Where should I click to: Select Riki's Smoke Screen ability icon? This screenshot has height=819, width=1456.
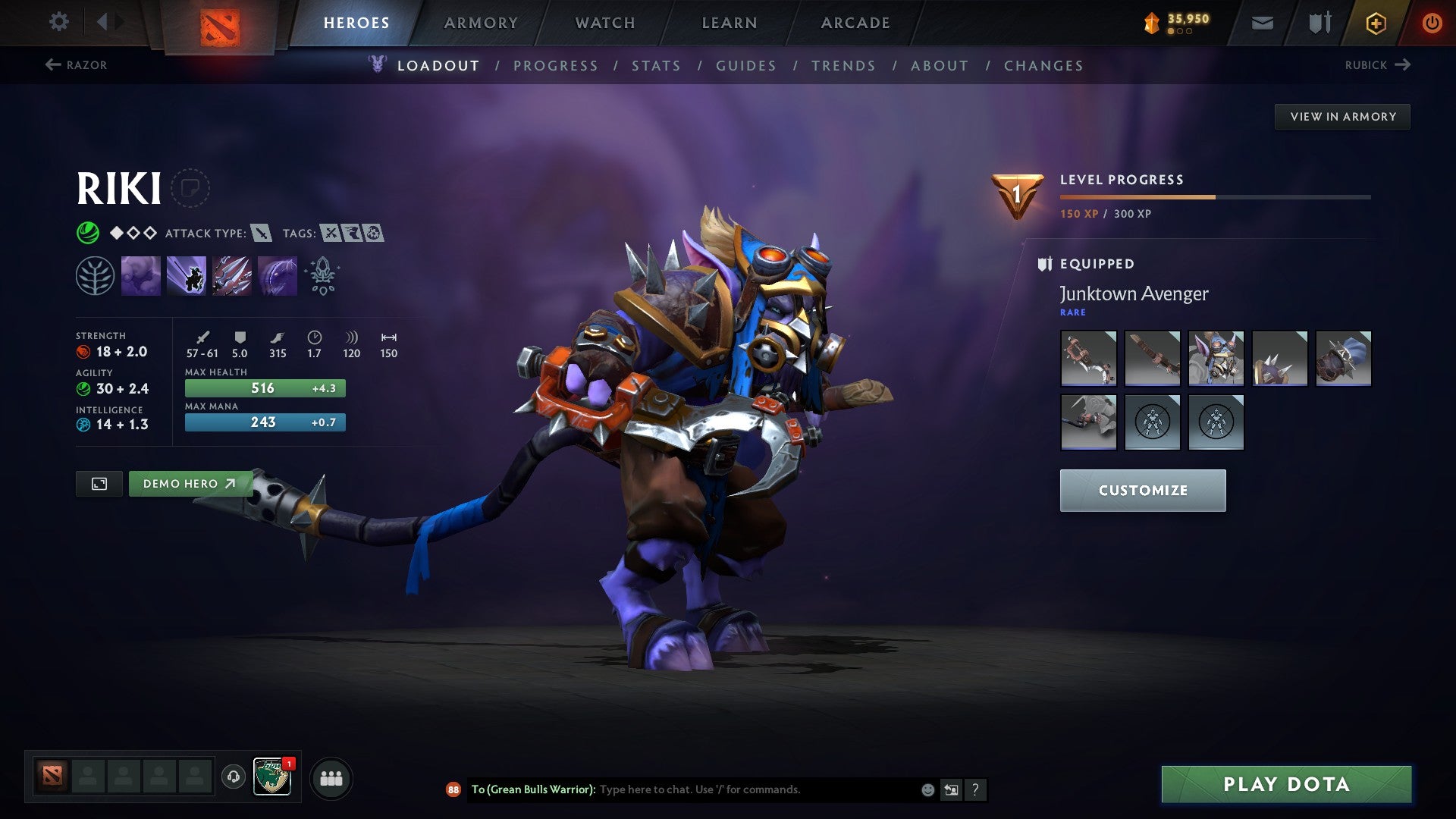click(141, 275)
